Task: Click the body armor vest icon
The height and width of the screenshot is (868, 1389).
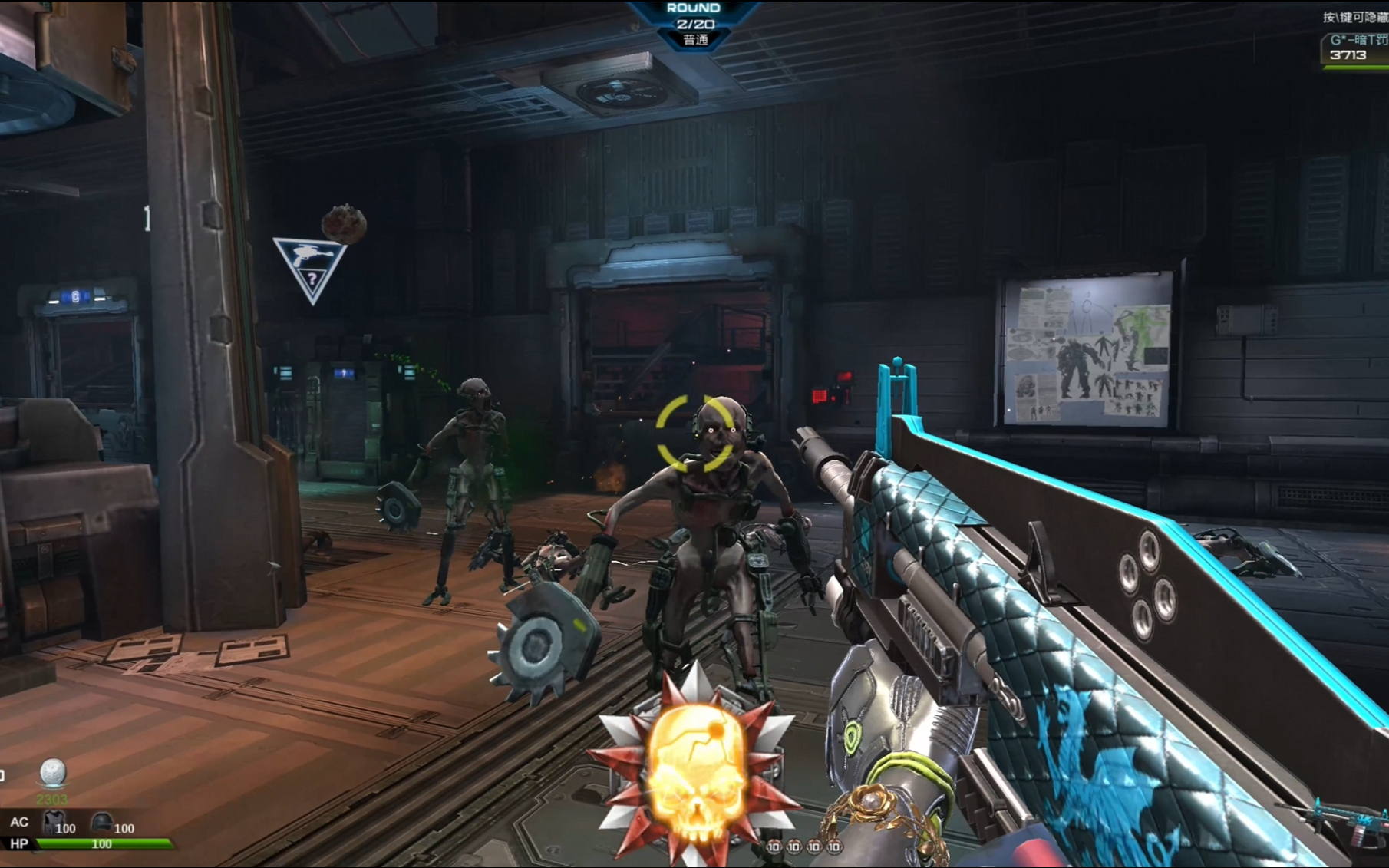Action: [x=53, y=823]
